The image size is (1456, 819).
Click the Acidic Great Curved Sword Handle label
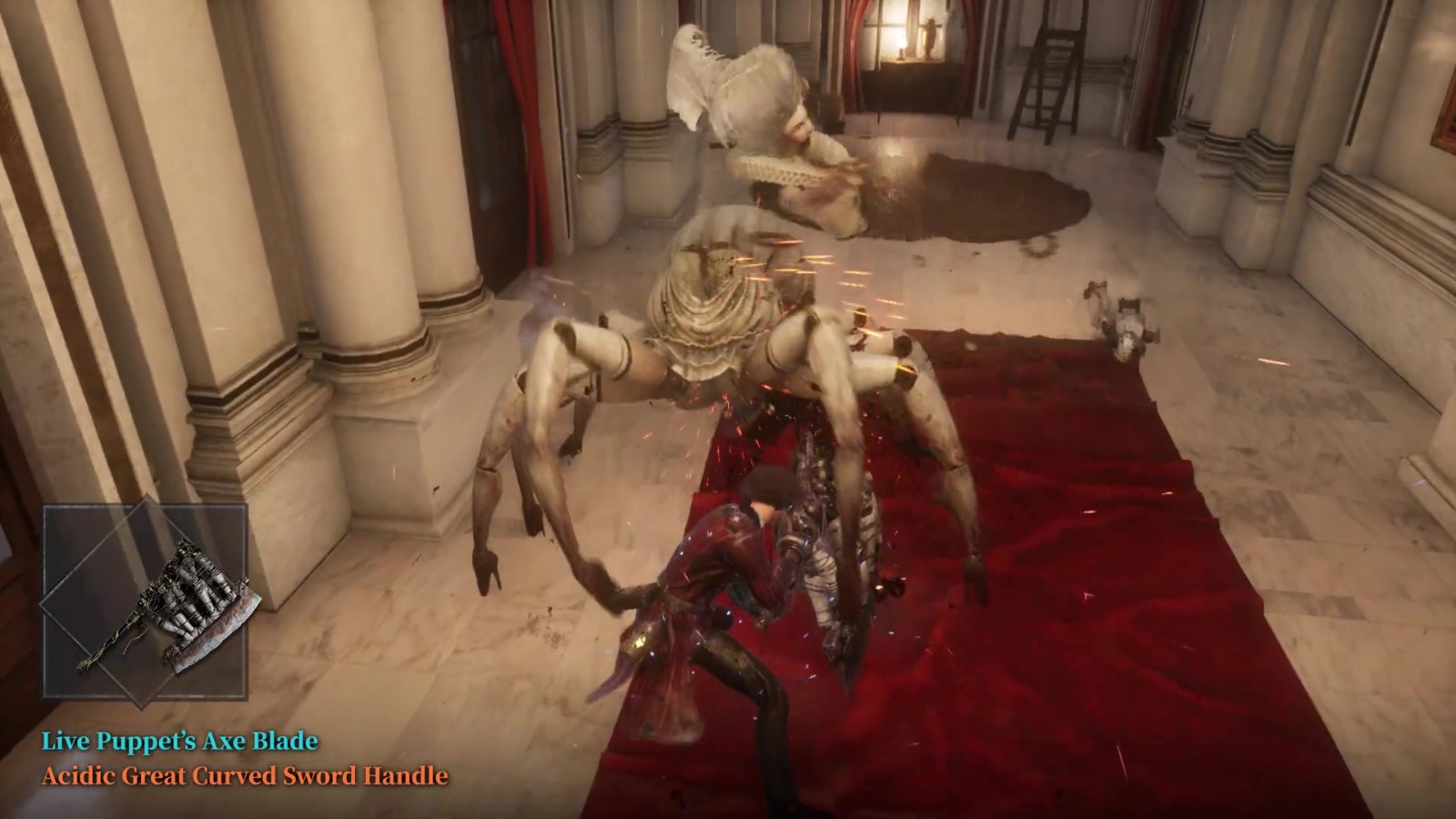pyautogui.click(x=245, y=776)
